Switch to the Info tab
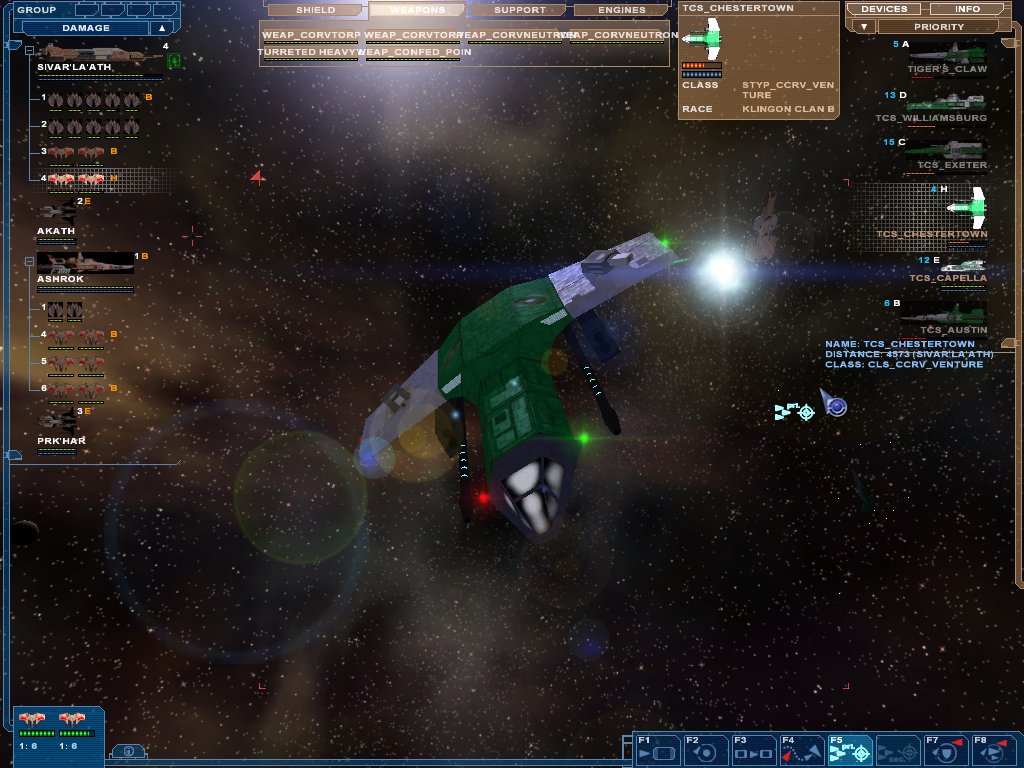 coord(967,9)
